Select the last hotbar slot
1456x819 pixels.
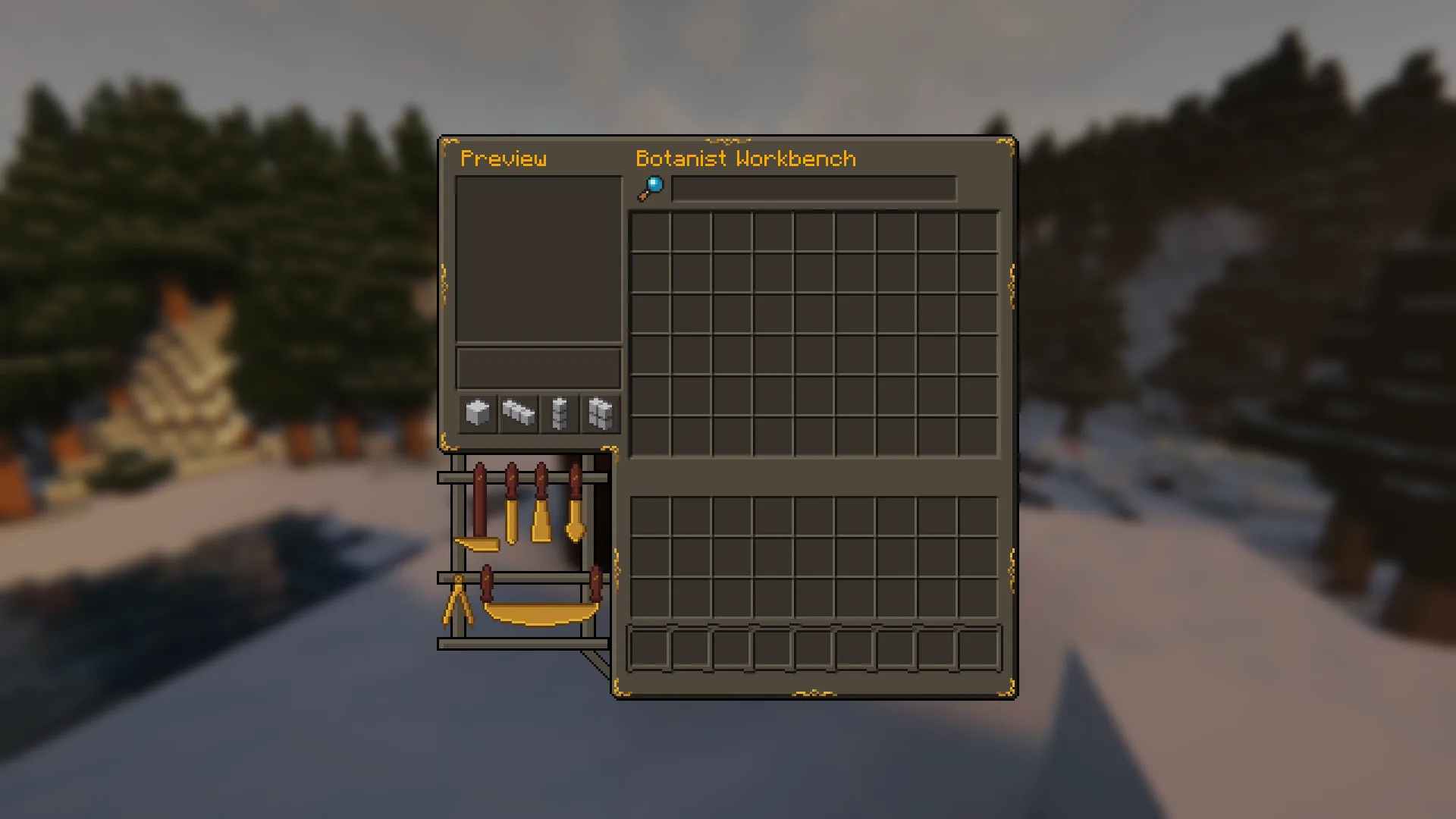click(977, 648)
